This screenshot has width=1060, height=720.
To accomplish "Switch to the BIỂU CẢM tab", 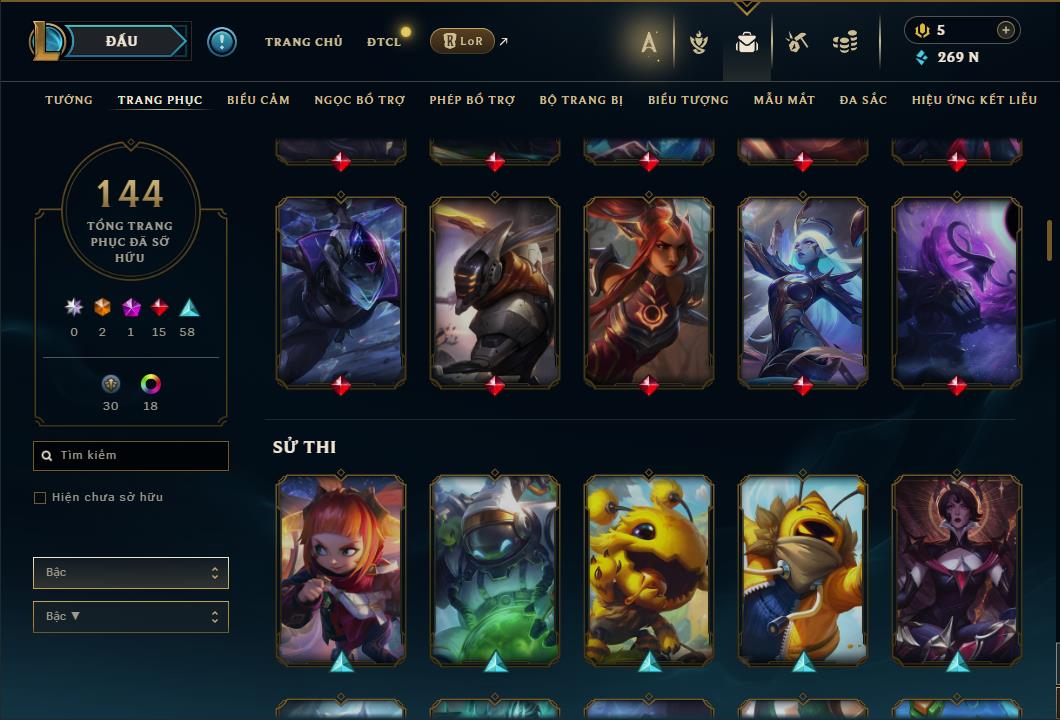I will [258, 100].
